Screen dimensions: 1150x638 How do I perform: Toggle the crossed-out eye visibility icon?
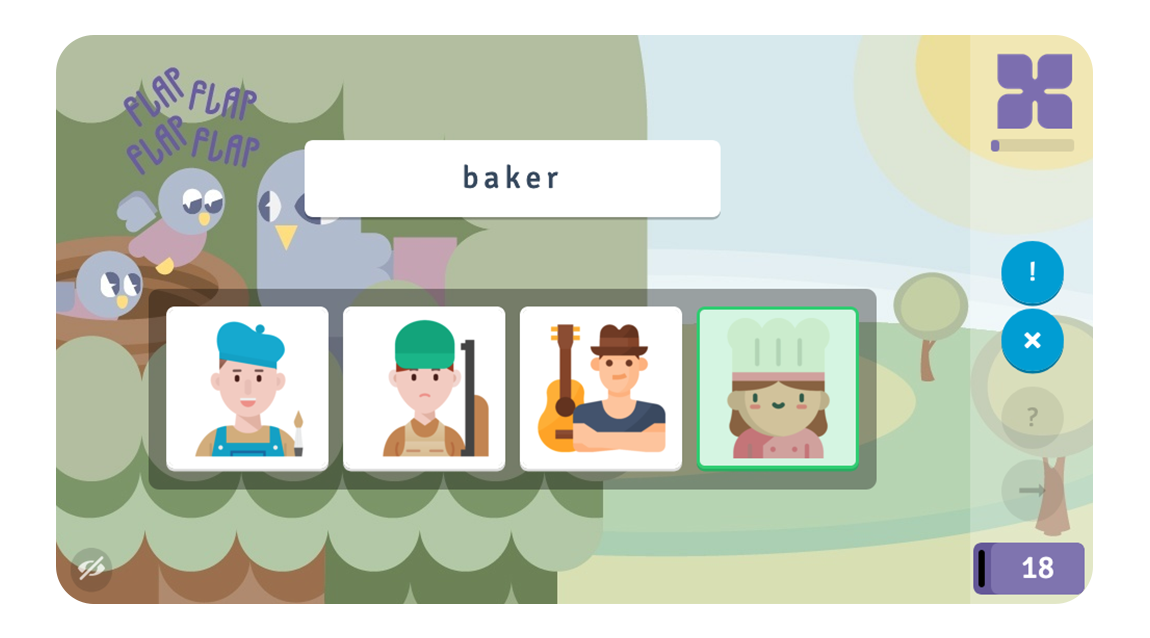[92, 569]
